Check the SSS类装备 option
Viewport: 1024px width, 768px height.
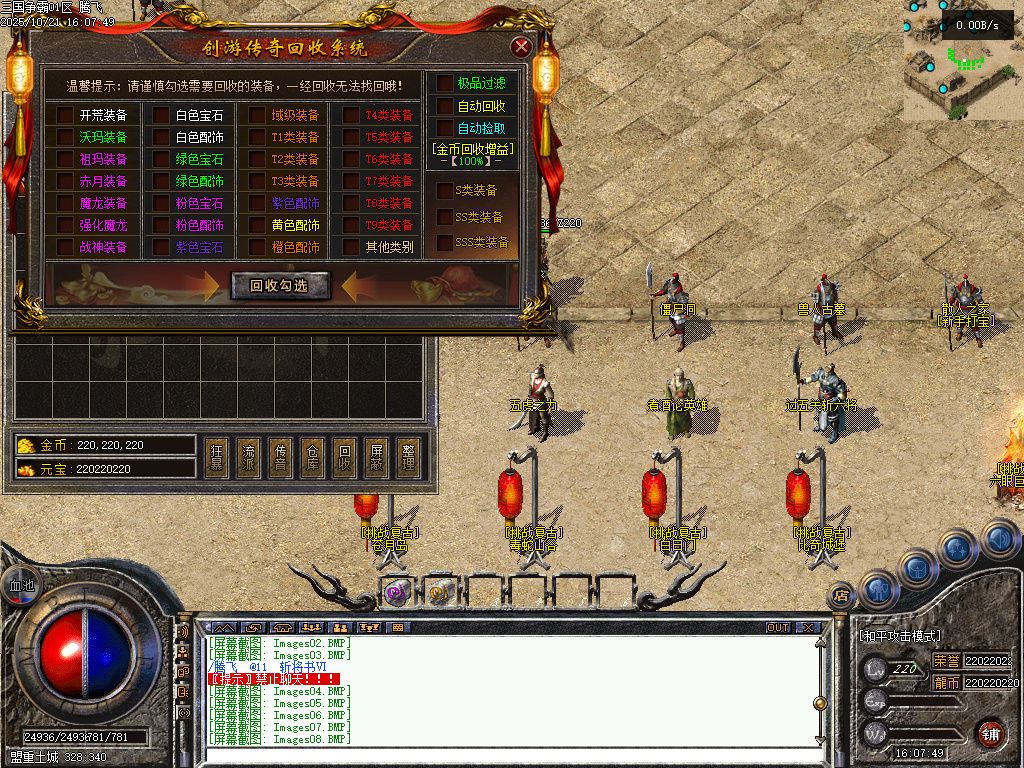click(x=444, y=242)
